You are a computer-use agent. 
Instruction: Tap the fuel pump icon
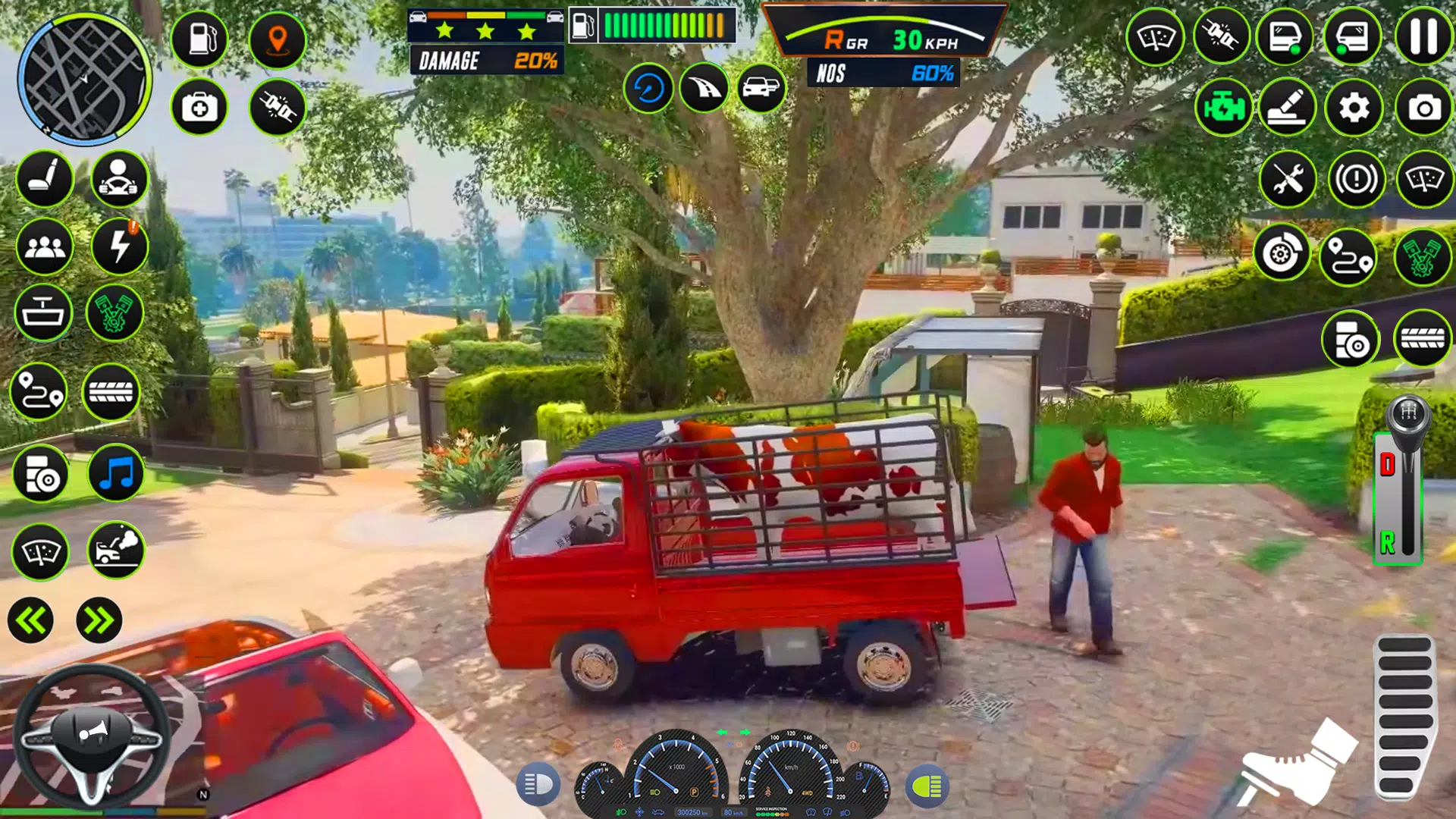click(x=199, y=39)
